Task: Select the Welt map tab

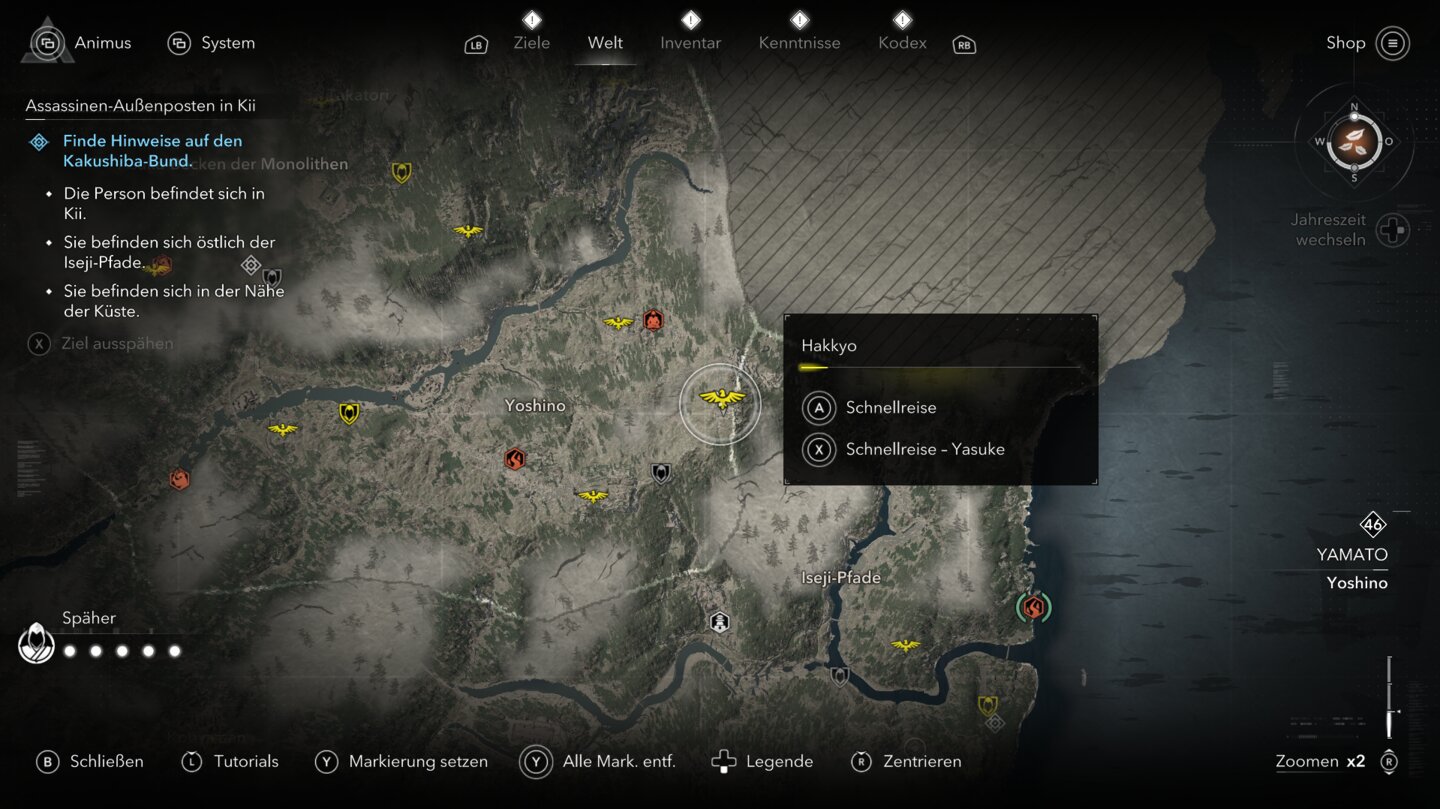Action: coord(605,43)
